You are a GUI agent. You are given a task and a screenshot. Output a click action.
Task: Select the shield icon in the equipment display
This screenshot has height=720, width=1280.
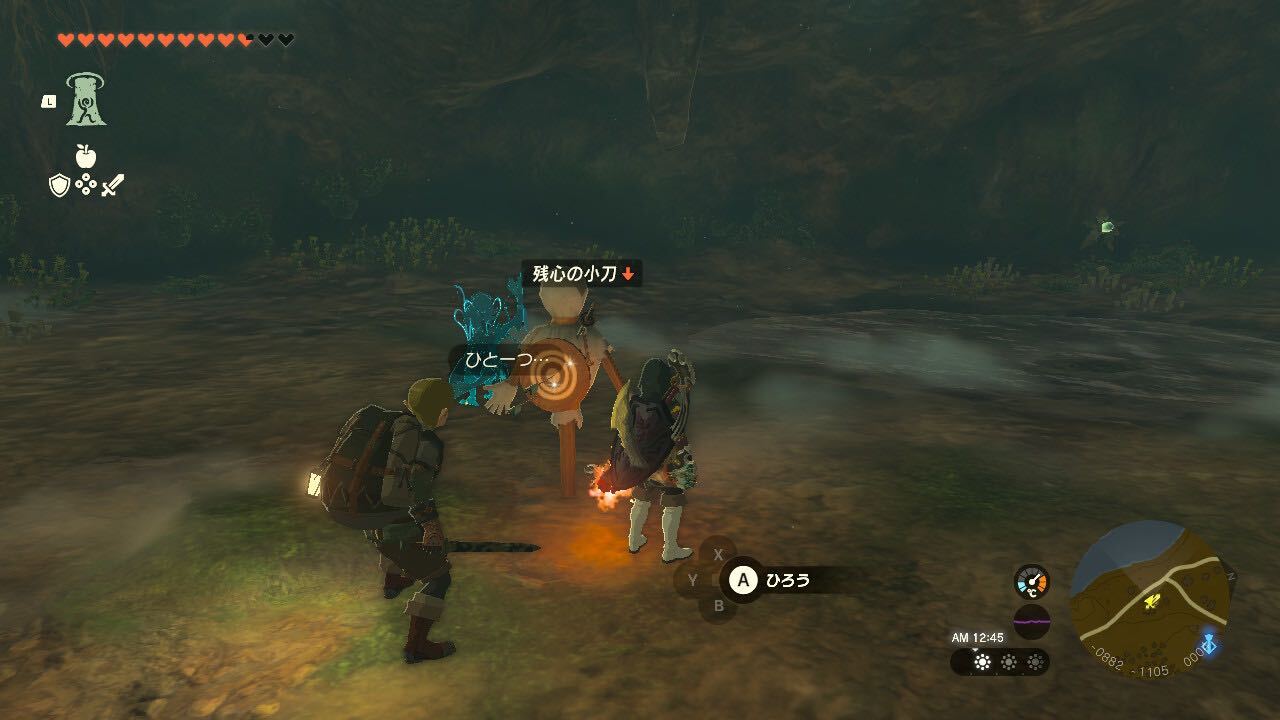pos(57,186)
